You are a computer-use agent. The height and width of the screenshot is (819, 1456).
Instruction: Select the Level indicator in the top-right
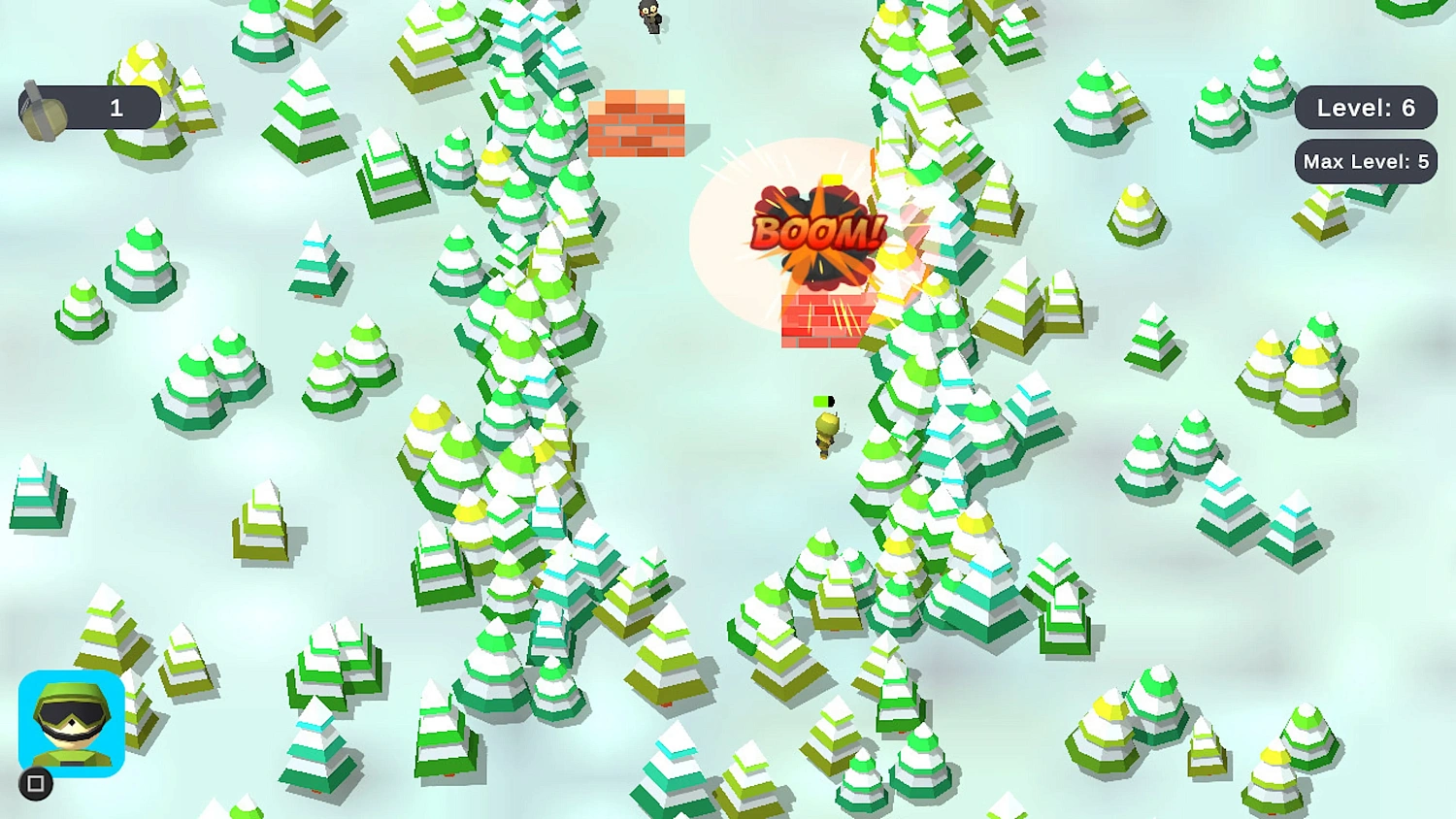pyautogui.click(x=1367, y=108)
